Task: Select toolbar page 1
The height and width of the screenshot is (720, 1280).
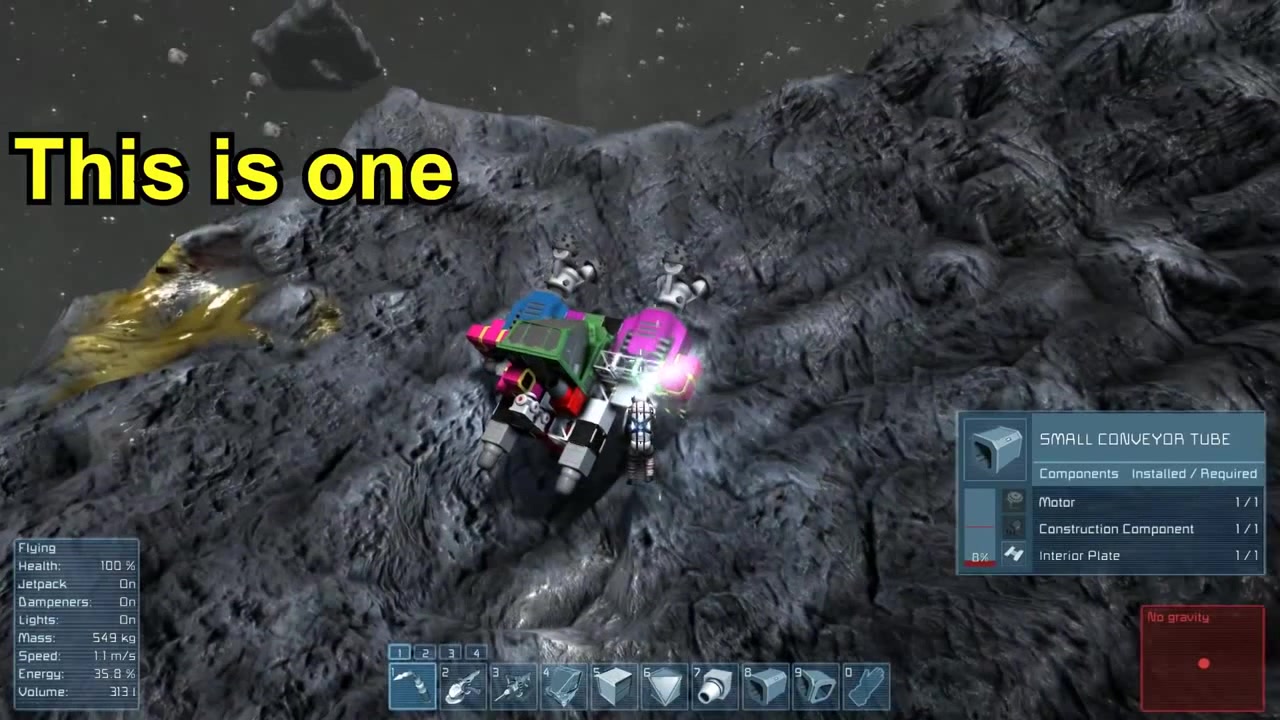Action: 399,653
